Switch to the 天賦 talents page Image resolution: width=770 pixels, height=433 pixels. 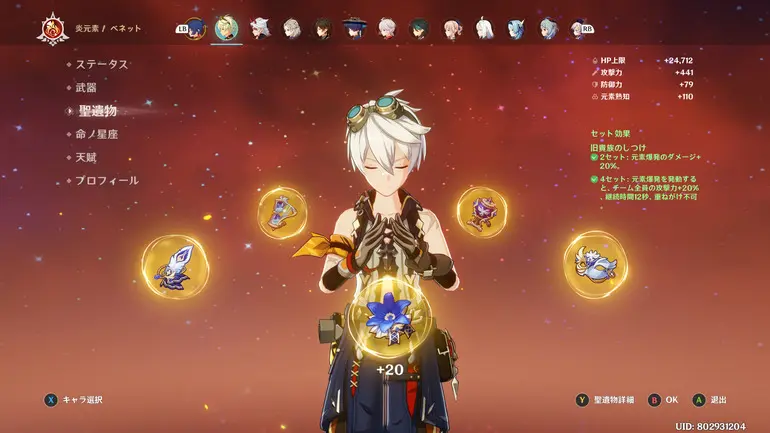pos(87,157)
